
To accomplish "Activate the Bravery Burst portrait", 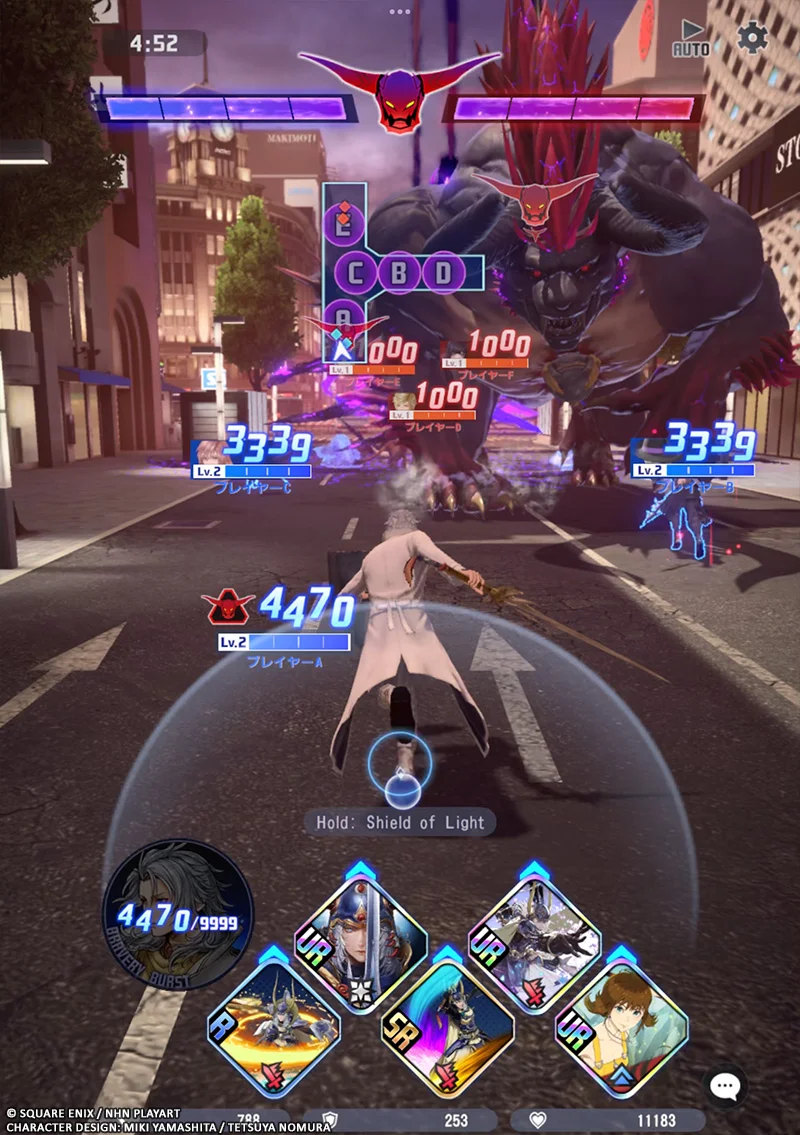I will (178, 913).
